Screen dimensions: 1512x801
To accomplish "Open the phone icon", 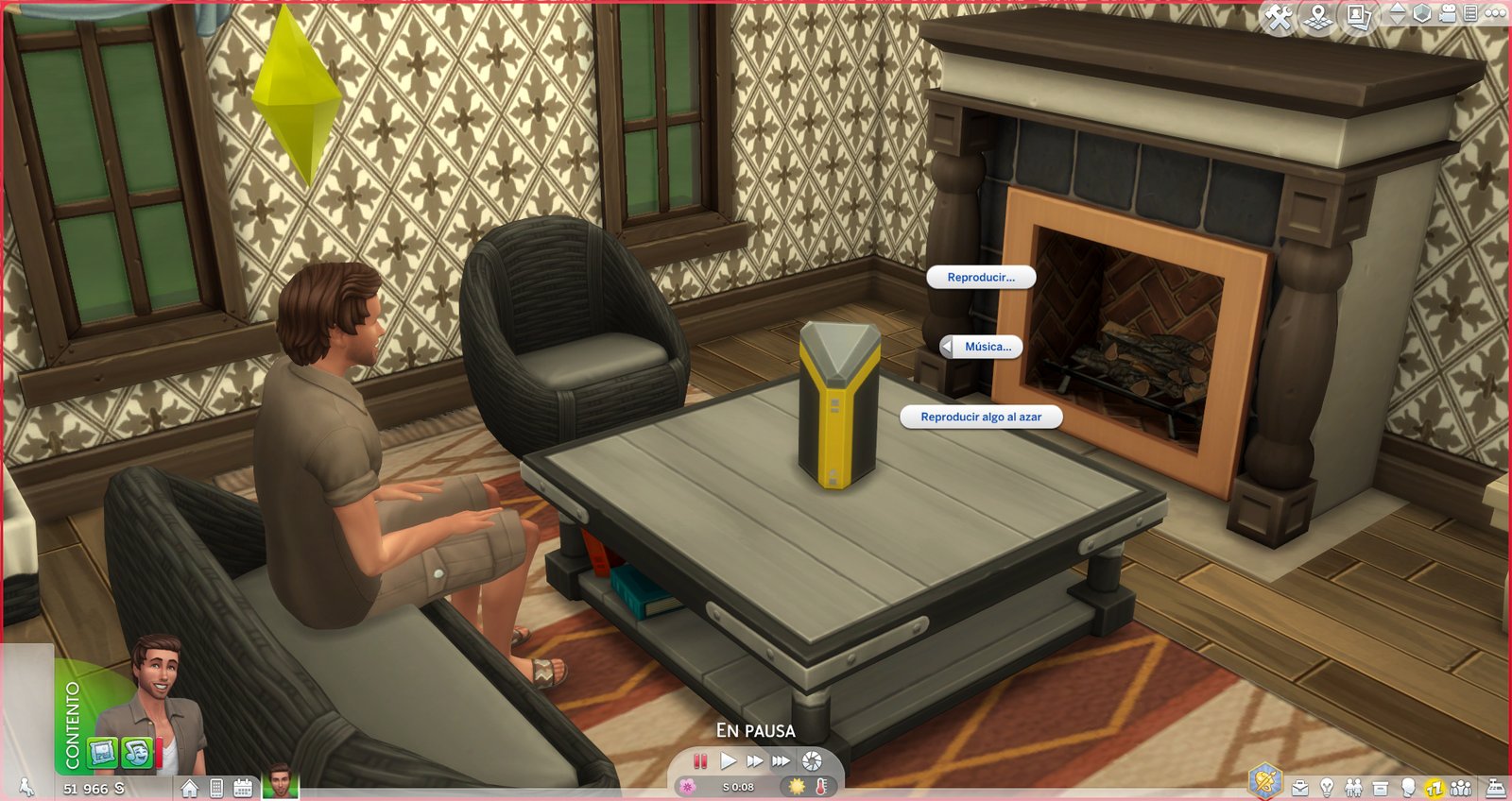I will pos(216,788).
